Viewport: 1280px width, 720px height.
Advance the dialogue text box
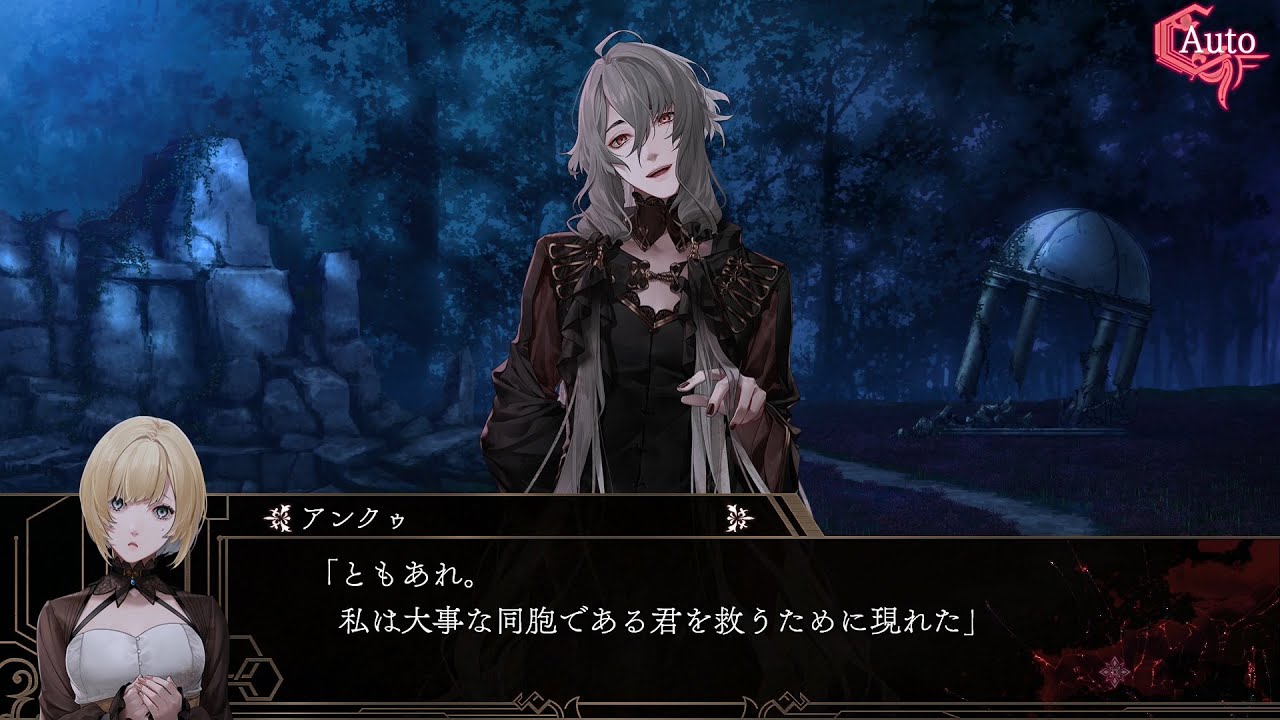click(x=700, y=610)
